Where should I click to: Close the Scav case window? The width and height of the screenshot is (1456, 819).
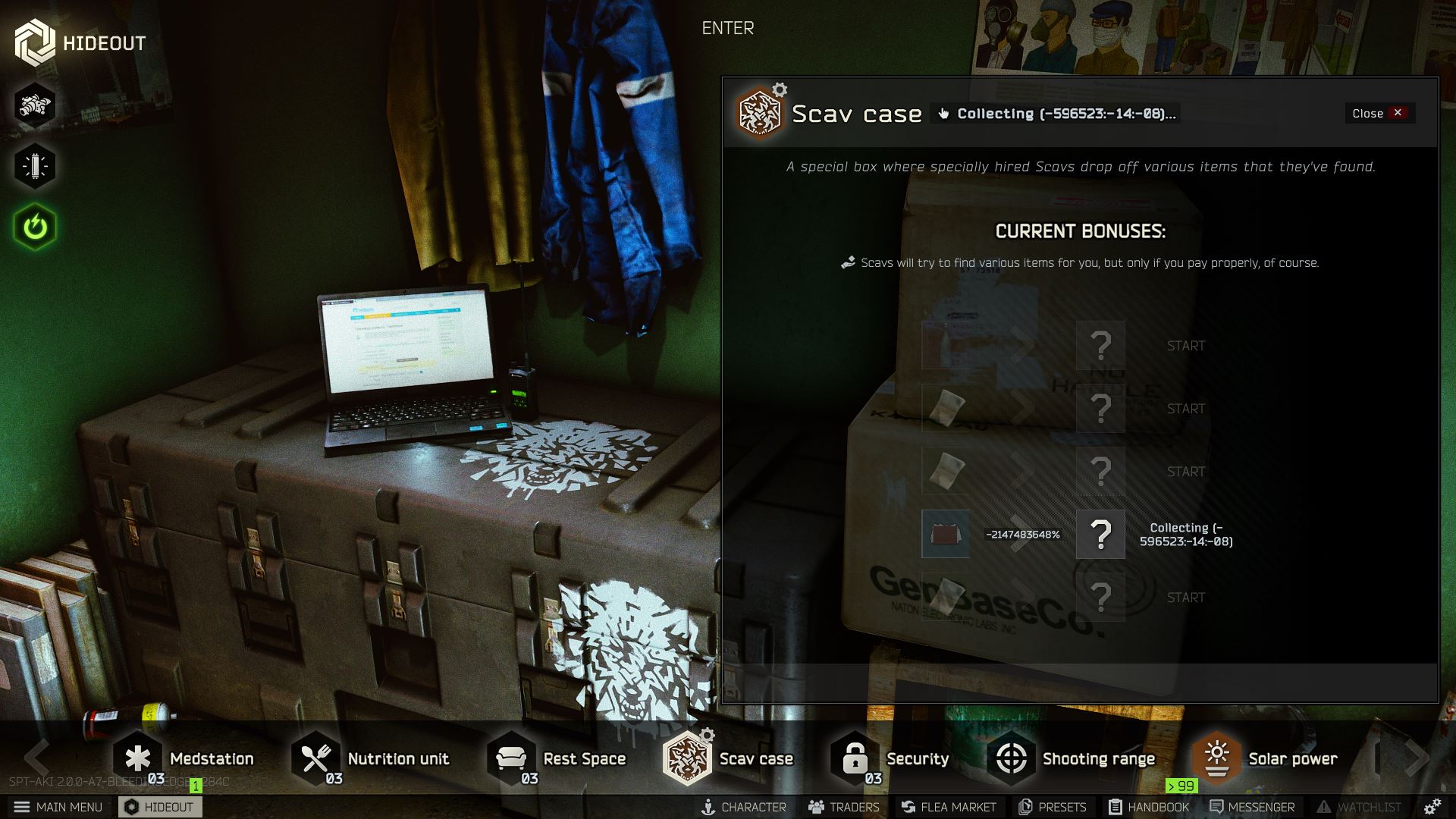1379,113
